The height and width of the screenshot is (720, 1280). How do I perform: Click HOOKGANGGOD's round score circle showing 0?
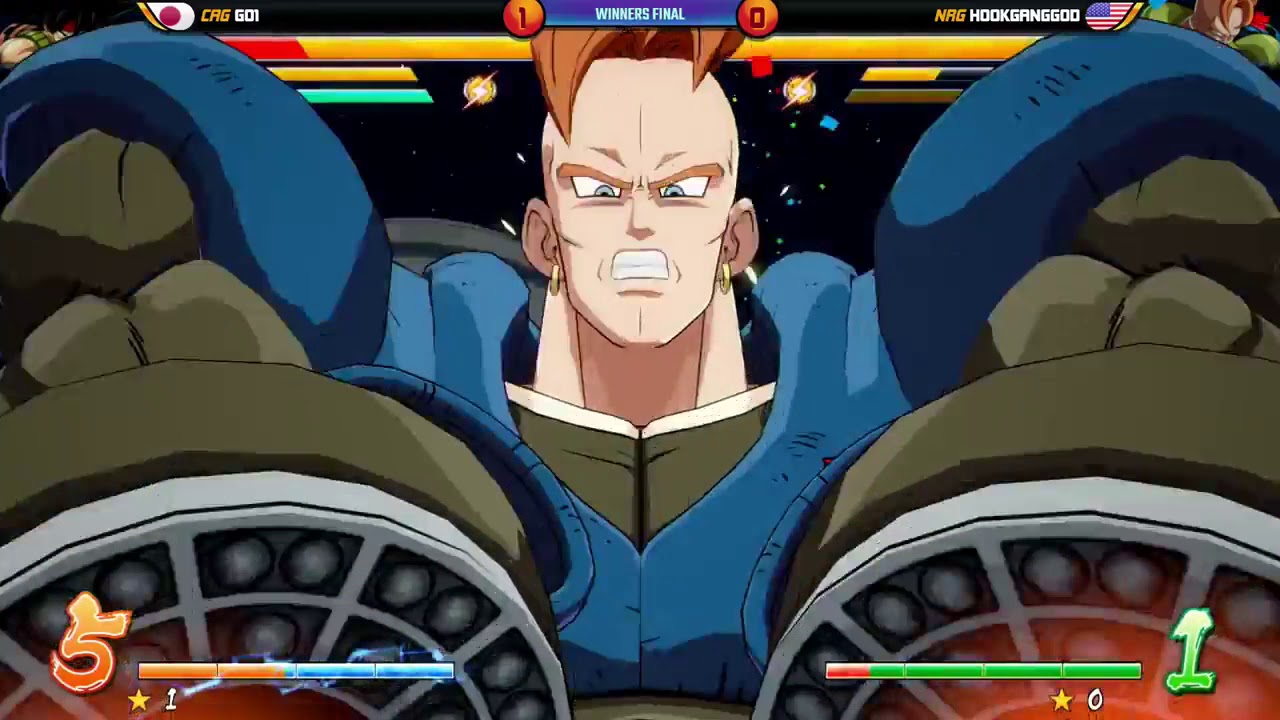click(x=757, y=15)
